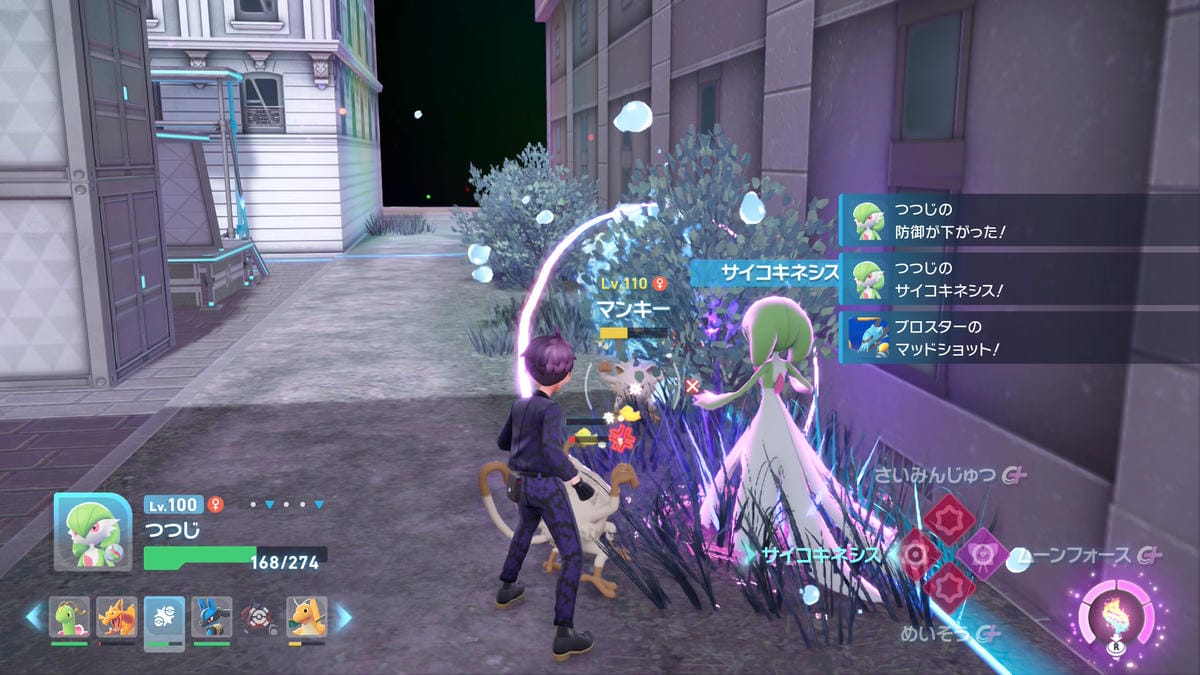The image size is (1200, 675).
Task: Click Gardevoir's active Pokémon portrait
Action: pyautogui.click(x=92, y=532)
